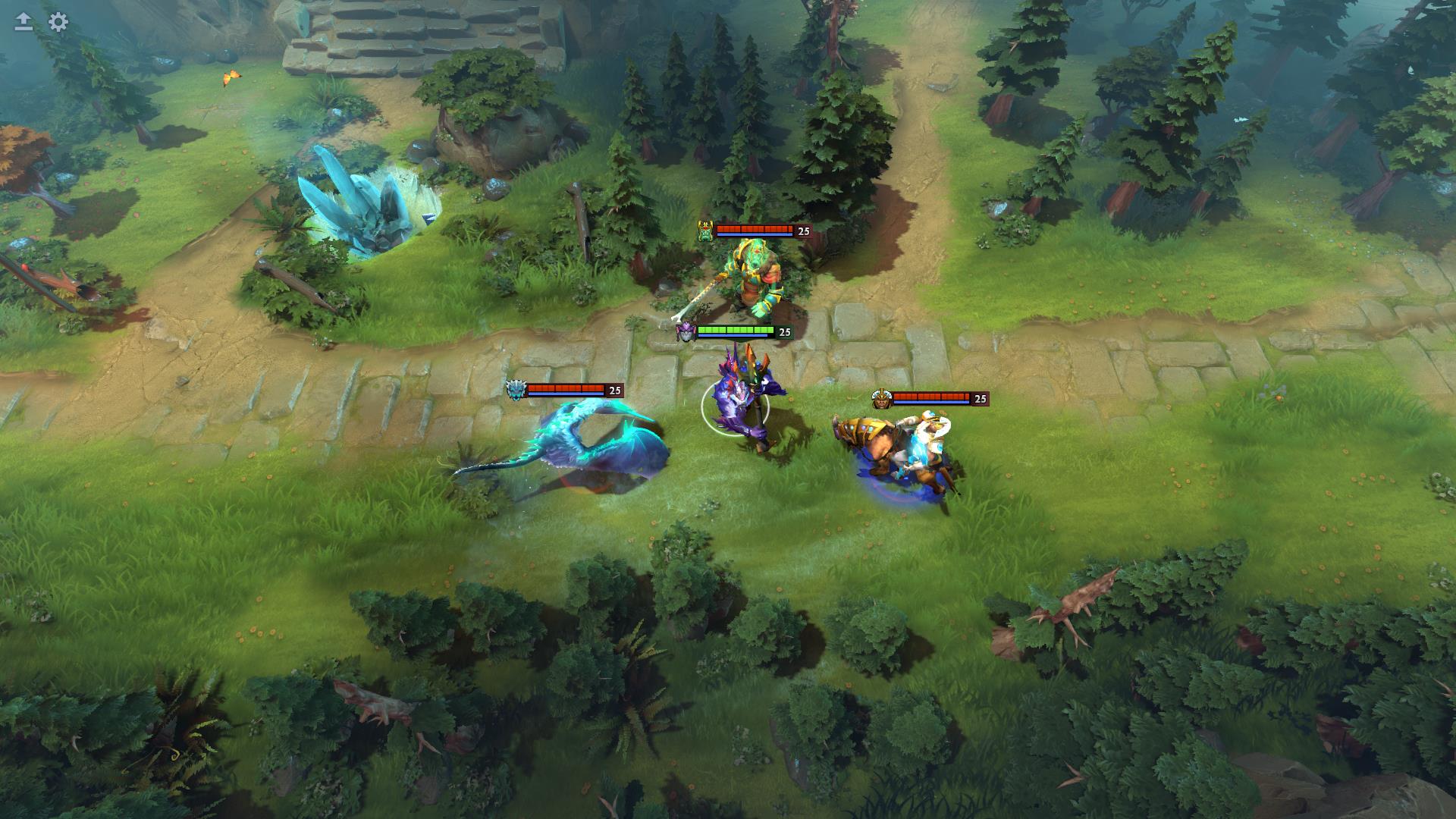The image size is (1456, 819).
Task: Click the green health bar in the center
Action: point(736,331)
